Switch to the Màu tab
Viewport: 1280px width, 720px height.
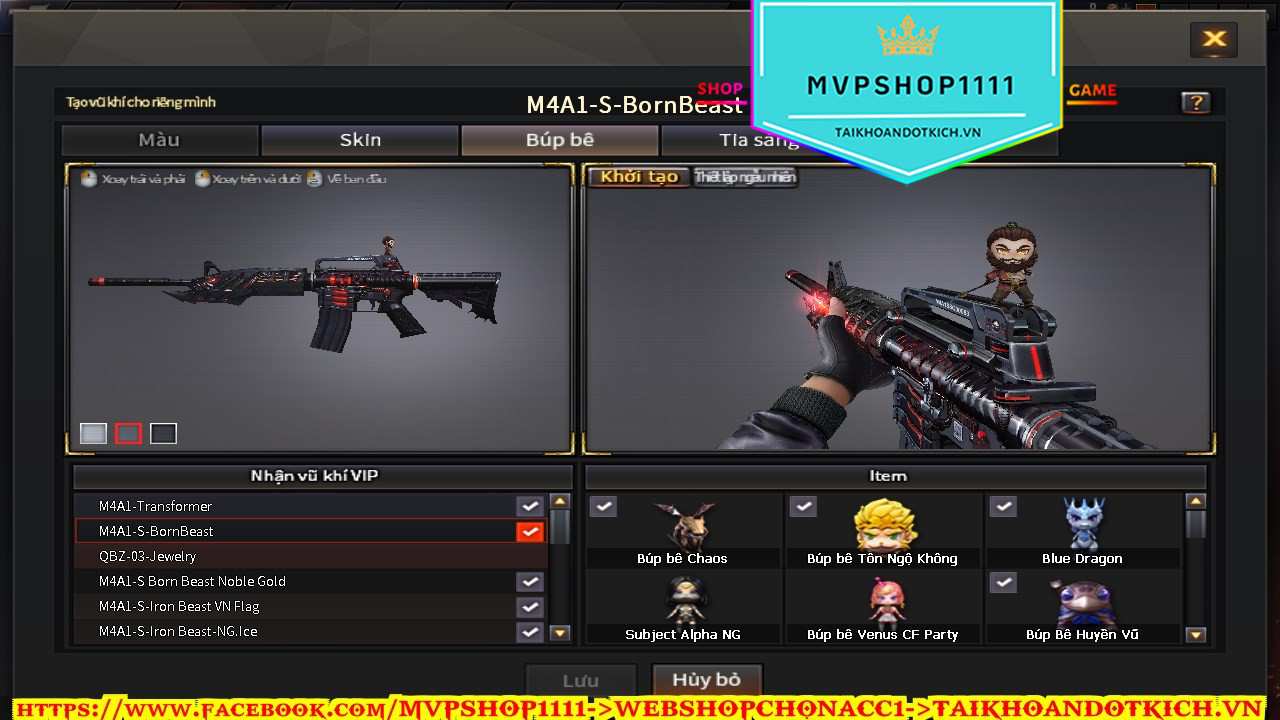pyautogui.click(x=159, y=140)
